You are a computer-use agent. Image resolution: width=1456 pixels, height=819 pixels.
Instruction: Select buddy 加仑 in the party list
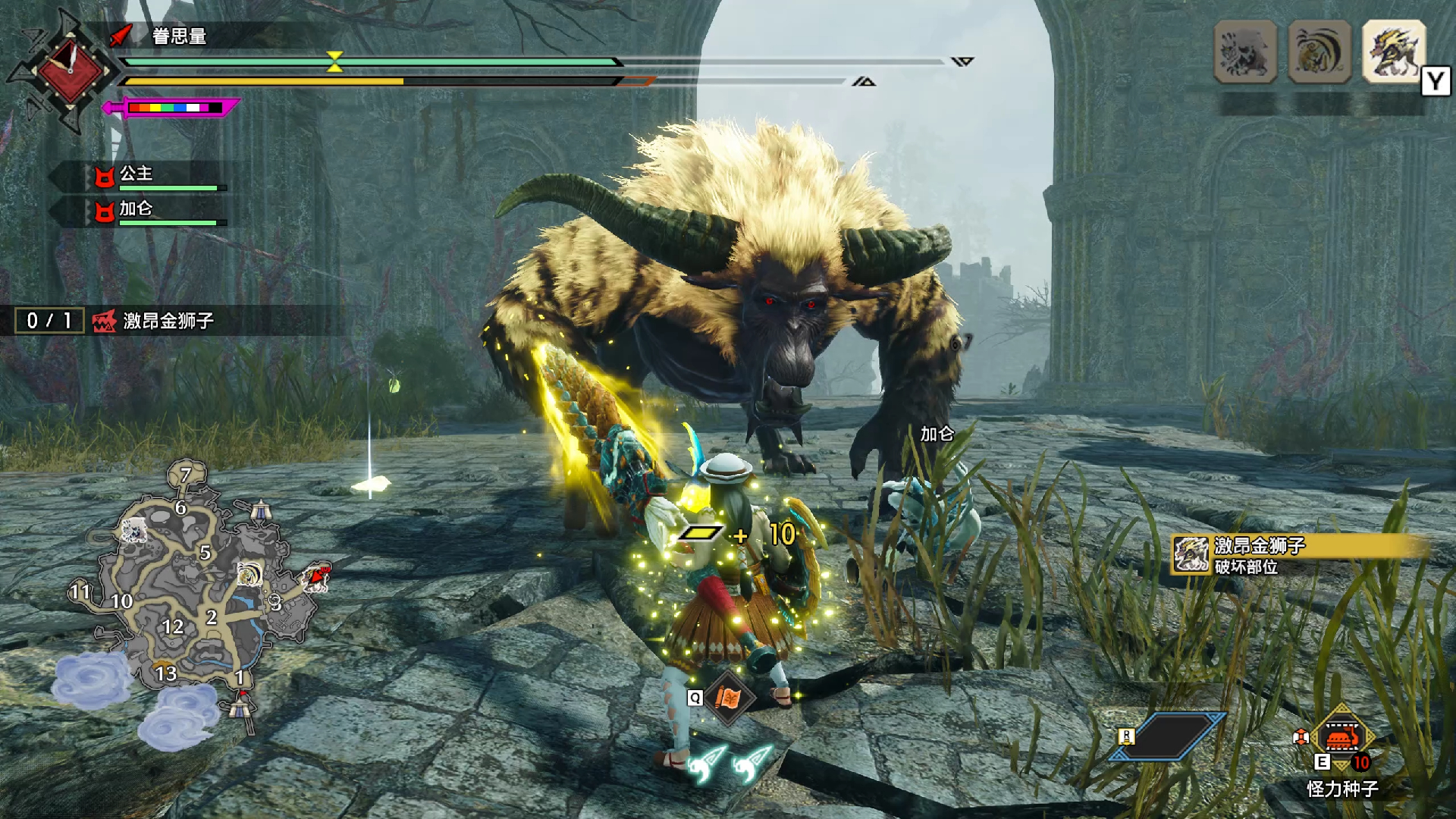coord(136,210)
